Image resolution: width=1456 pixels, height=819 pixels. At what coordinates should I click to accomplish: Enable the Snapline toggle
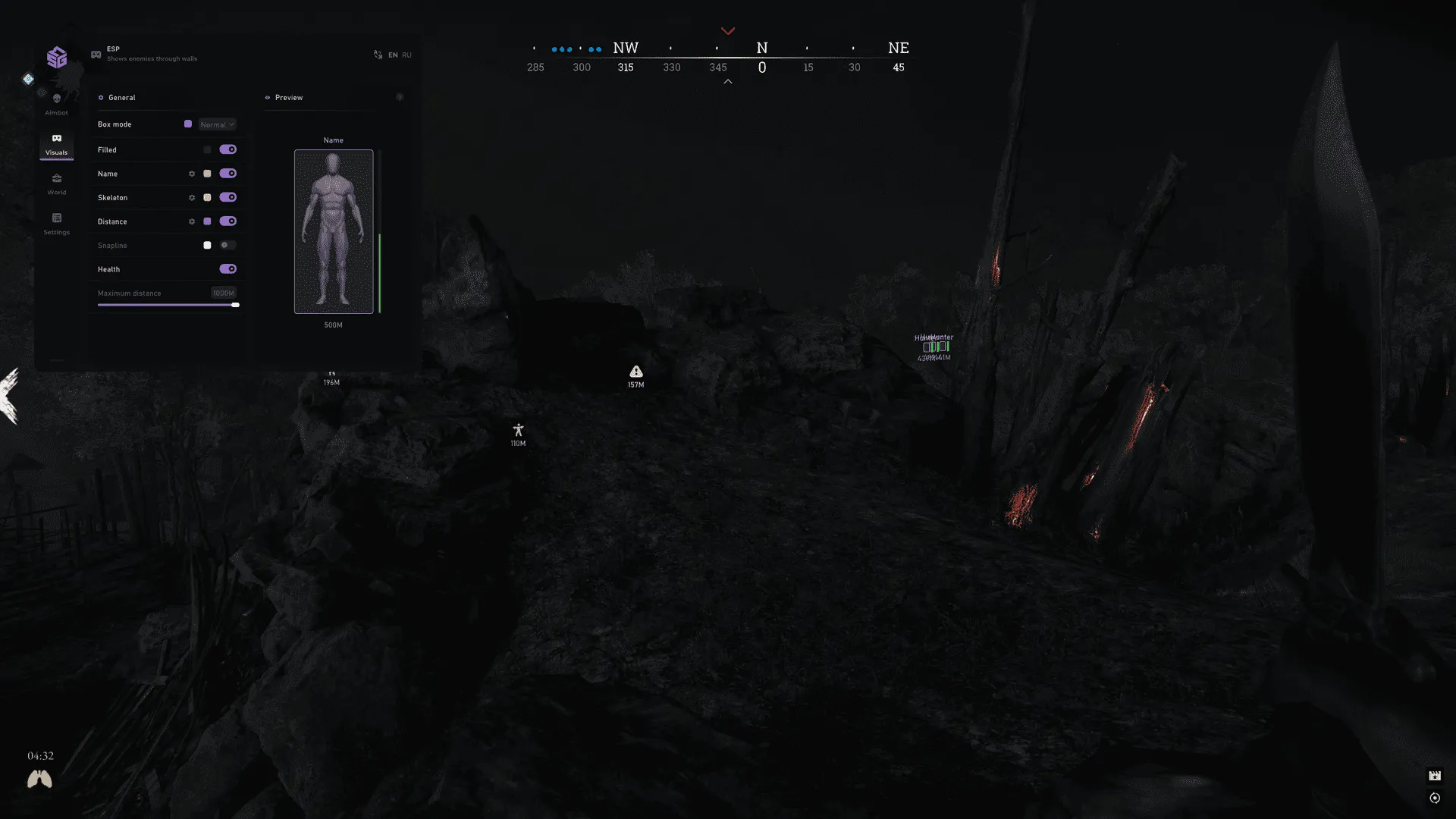pyautogui.click(x=227, y=245)
